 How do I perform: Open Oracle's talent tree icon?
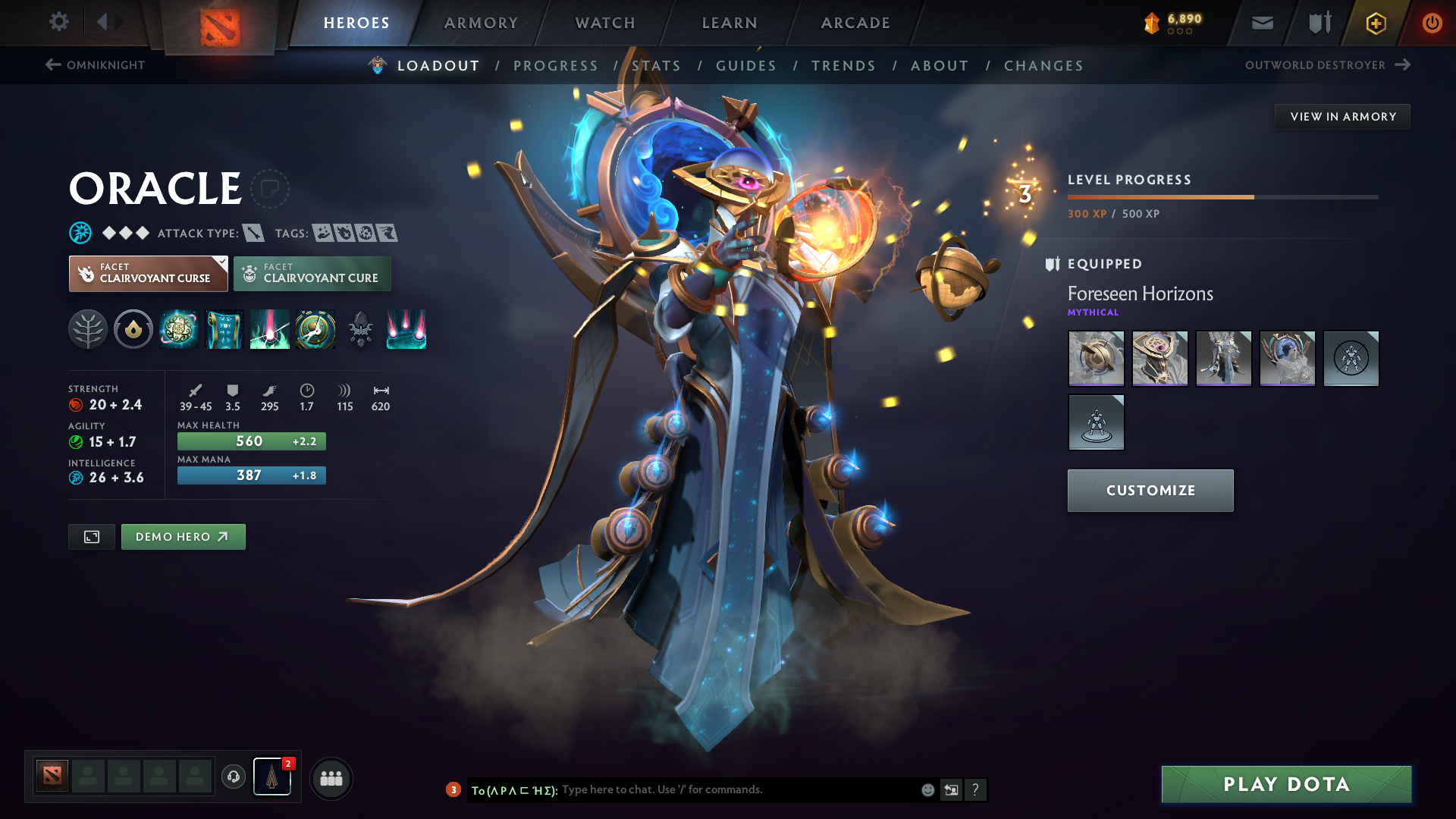88,329
